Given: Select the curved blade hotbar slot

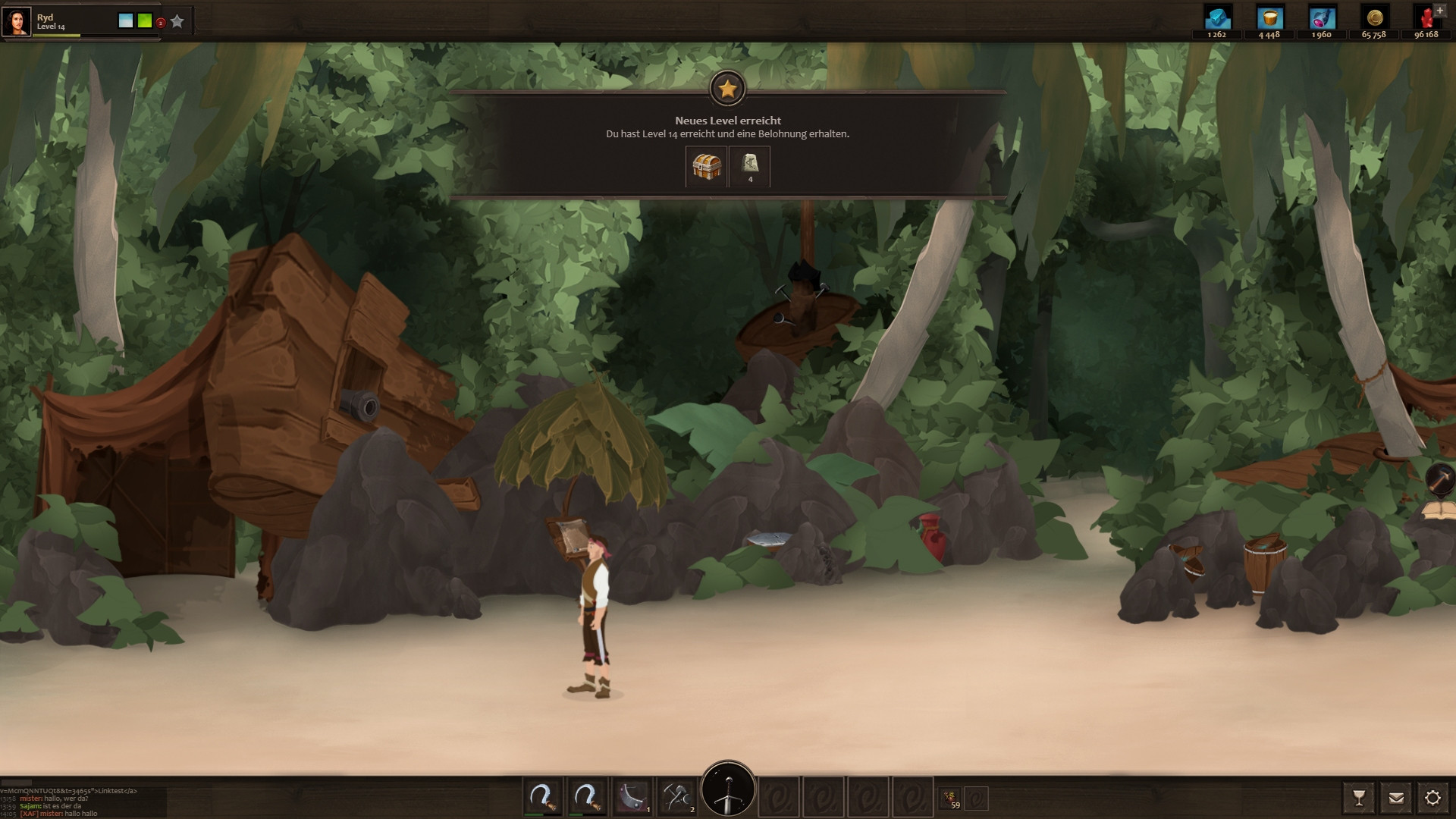Looking at the screenshot, I should pos(632,797).
